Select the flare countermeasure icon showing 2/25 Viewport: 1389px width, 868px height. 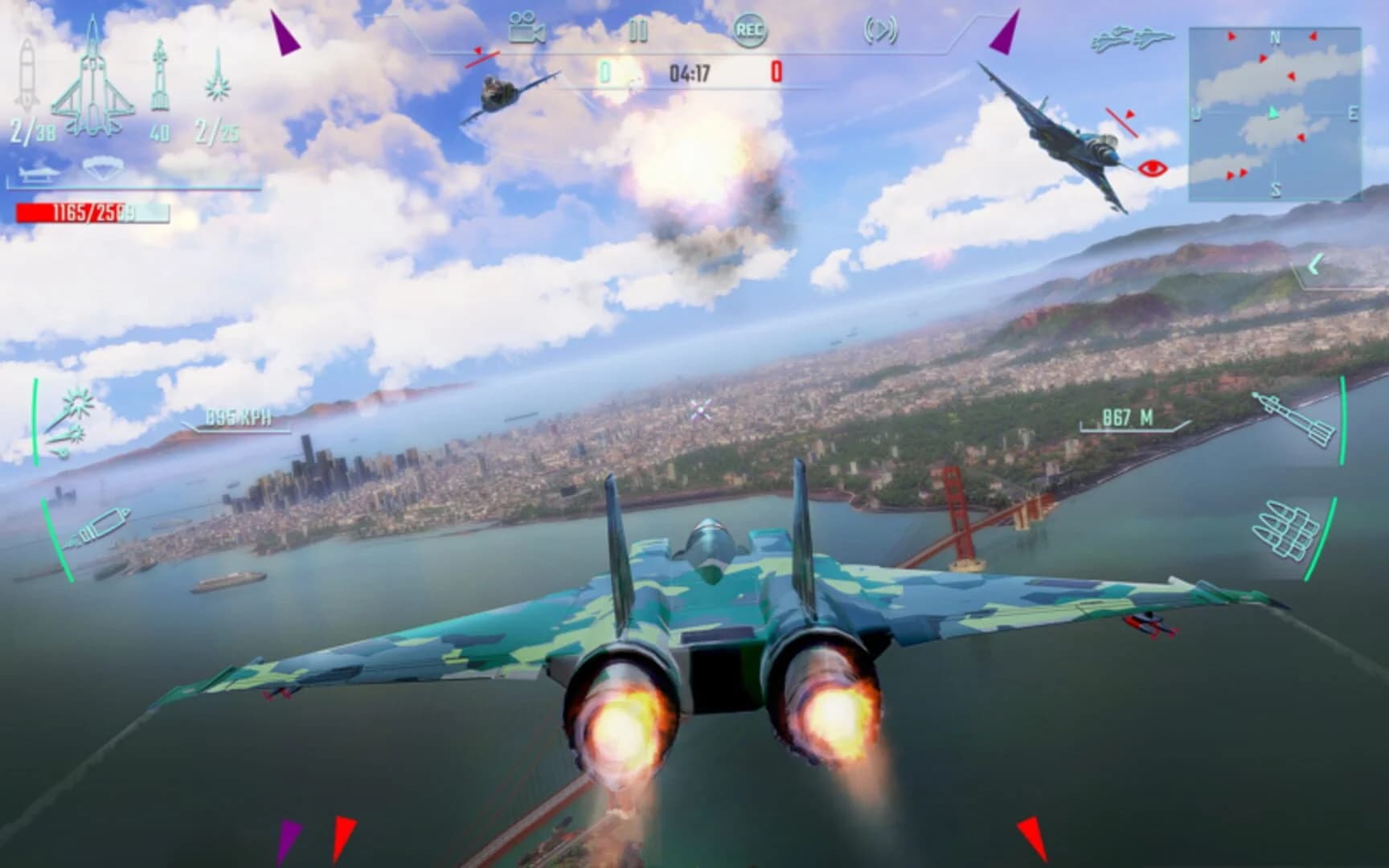click(x=217, y=80)
